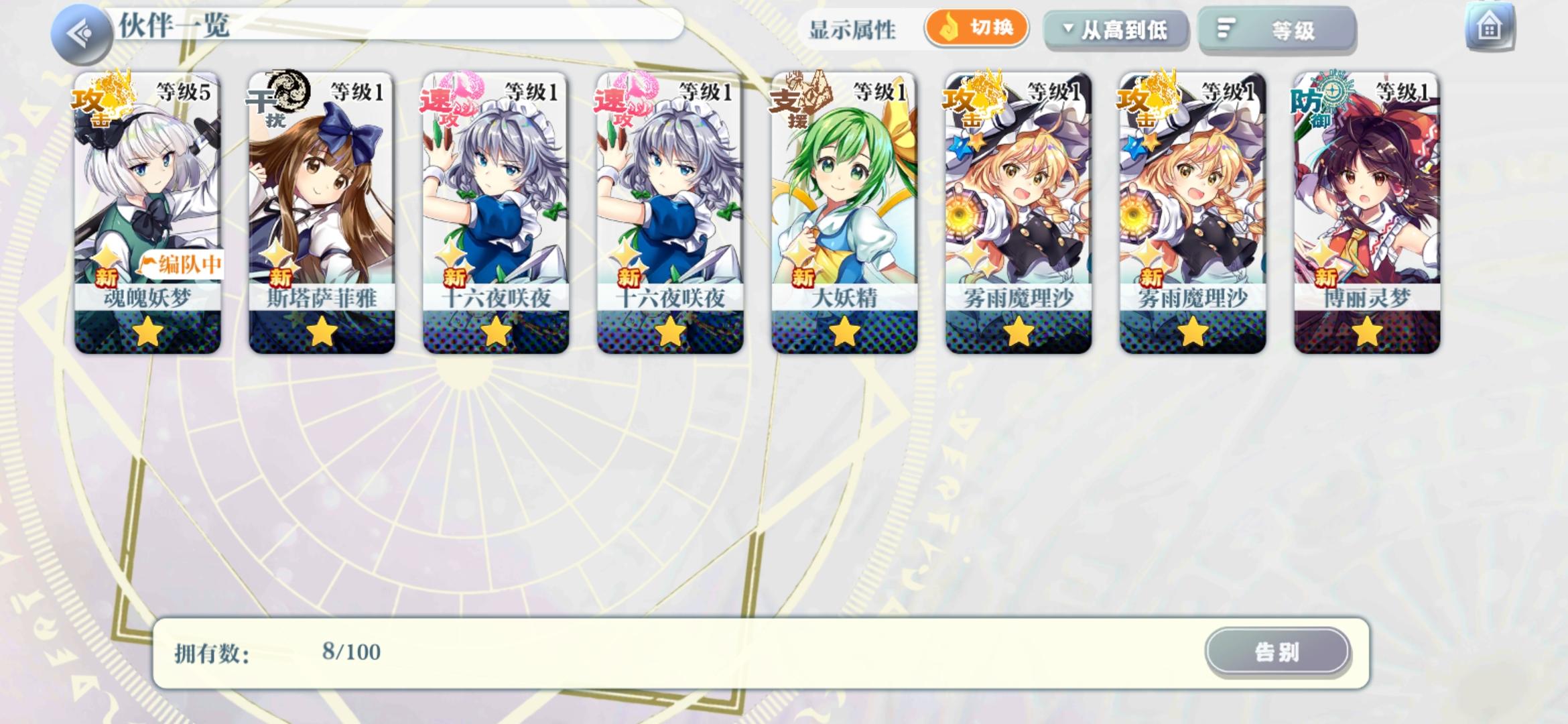Click the back arrow icon at top left

82,29
